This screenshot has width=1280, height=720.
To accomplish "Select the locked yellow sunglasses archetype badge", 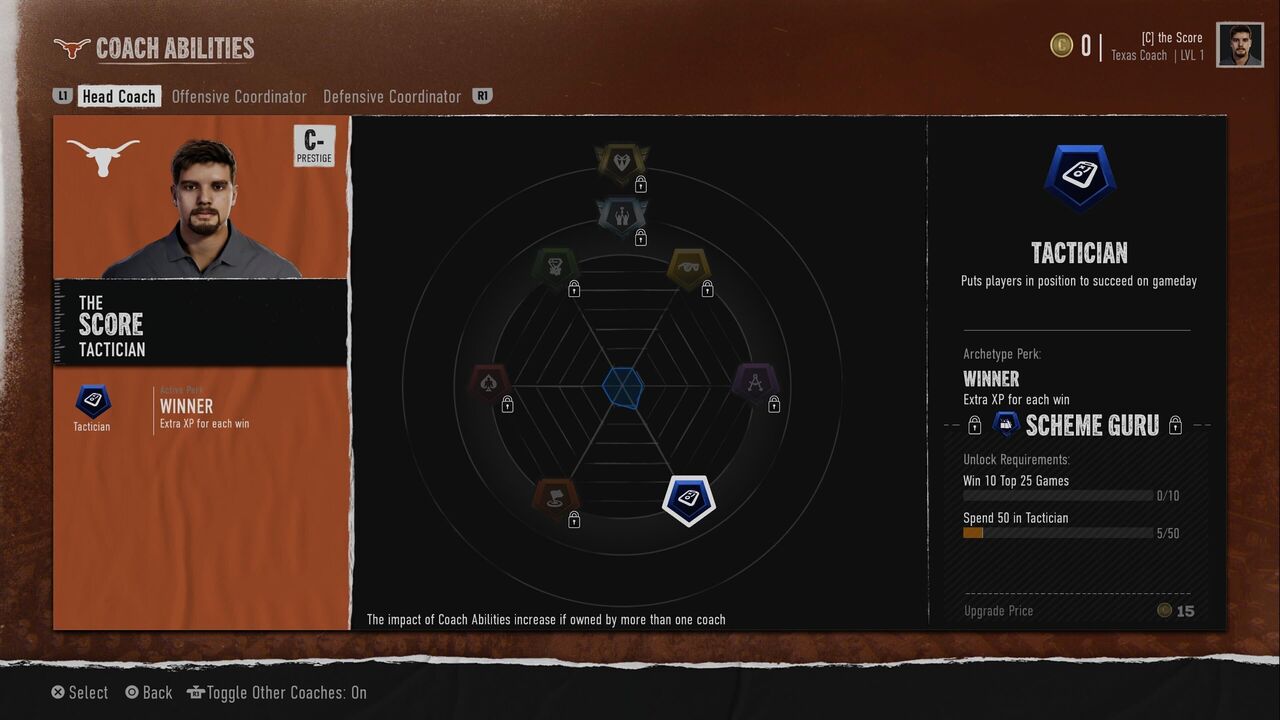I will pyautogui.click(x=688, y=268).
